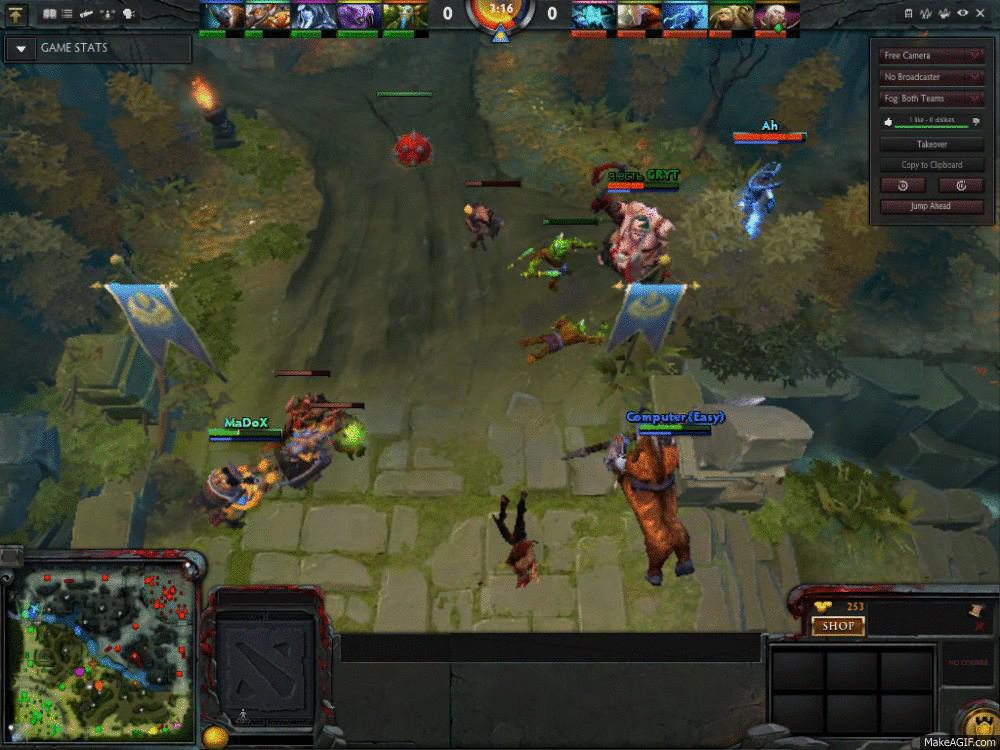Give the replay a thumbs up
1000x750 pixels.
pyautogui.click(x=886, y=121)
